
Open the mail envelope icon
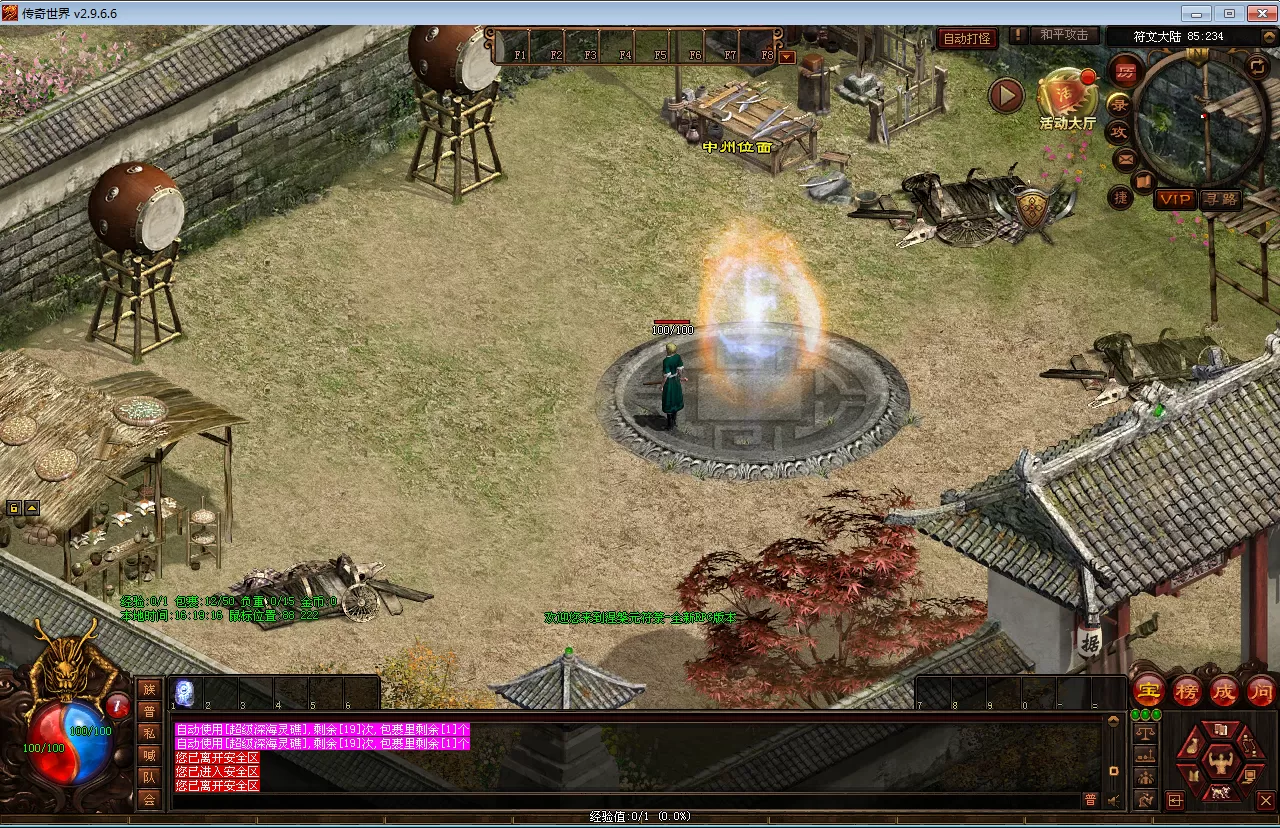tap(1124, 159)
